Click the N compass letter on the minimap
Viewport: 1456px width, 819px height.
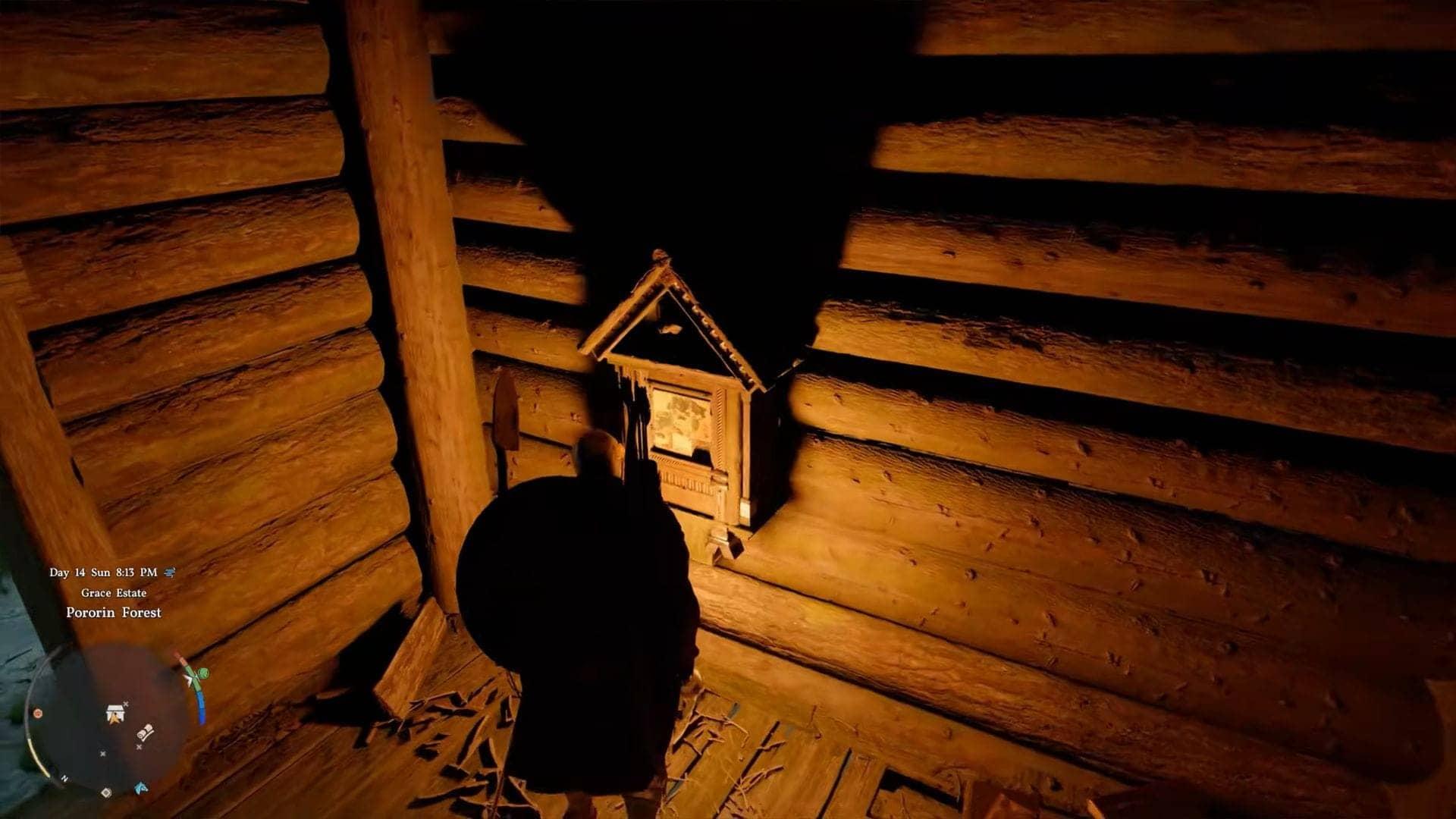[x=64, y=778]
